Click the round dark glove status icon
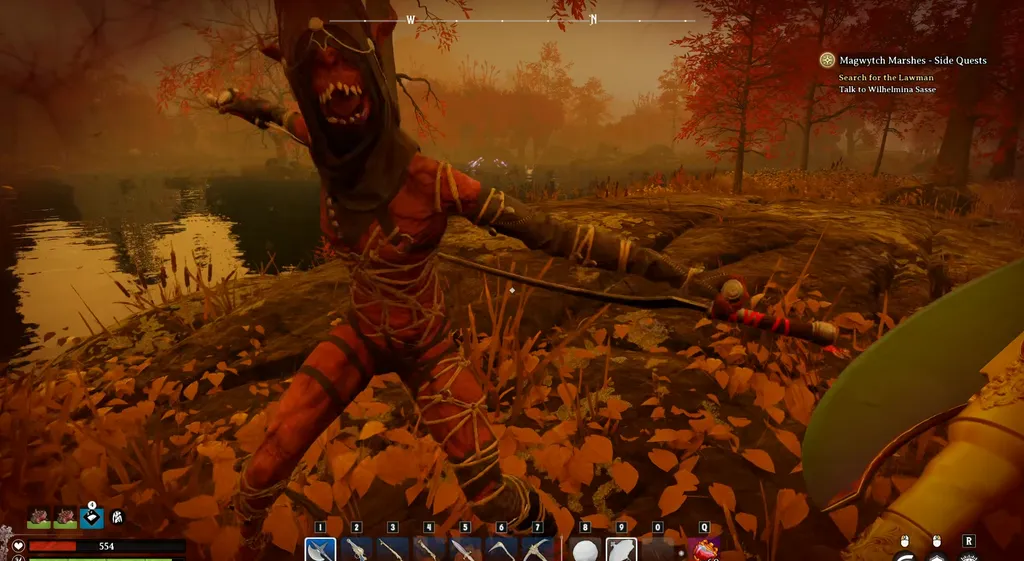The height and width of the screenshot is (561, 1024). 118,518
